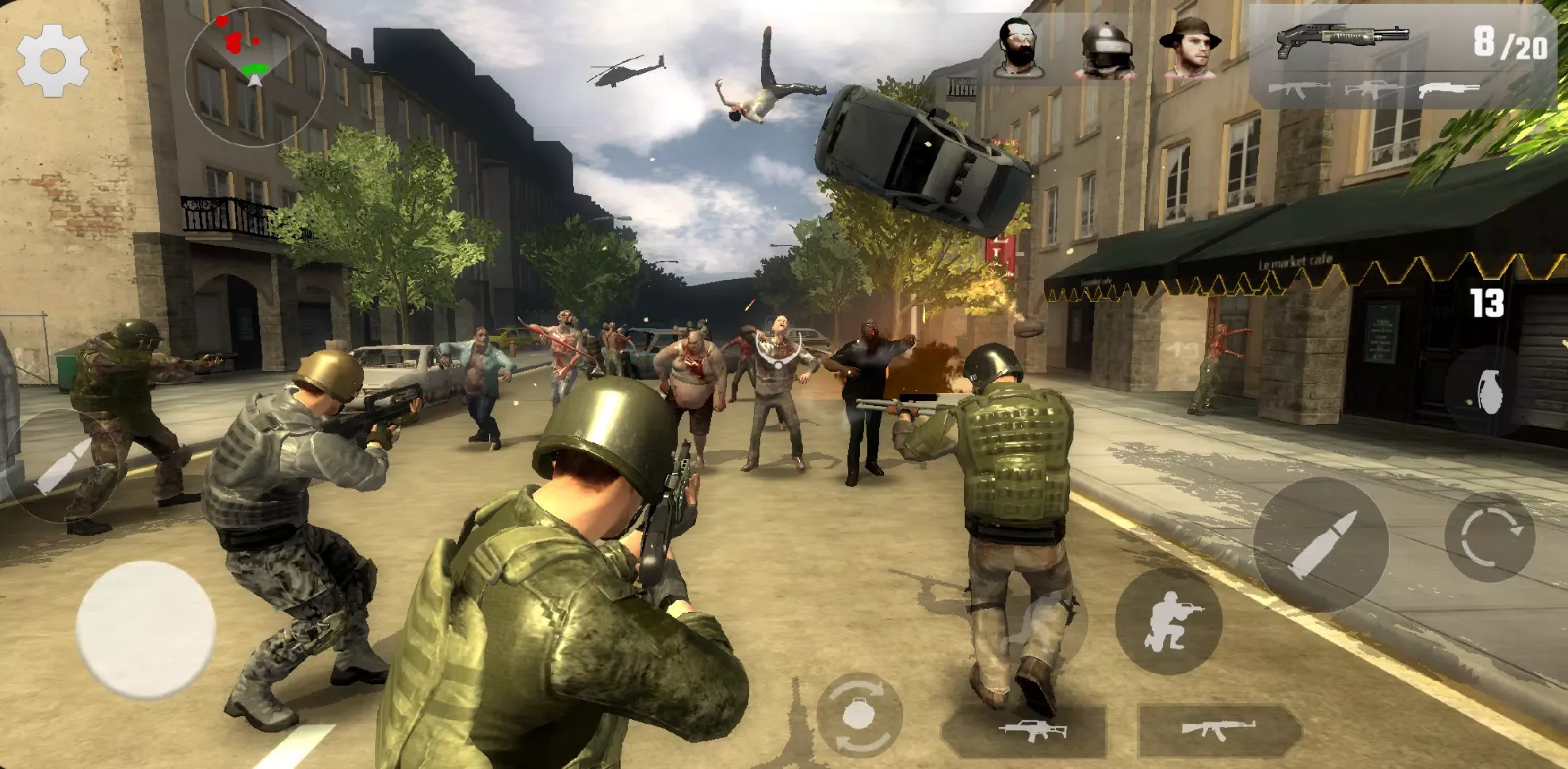Image resolution: width=1568 pixels, height=769 pixels.
Task: Tap the circular minimap
Action: [x=254, y=75]
